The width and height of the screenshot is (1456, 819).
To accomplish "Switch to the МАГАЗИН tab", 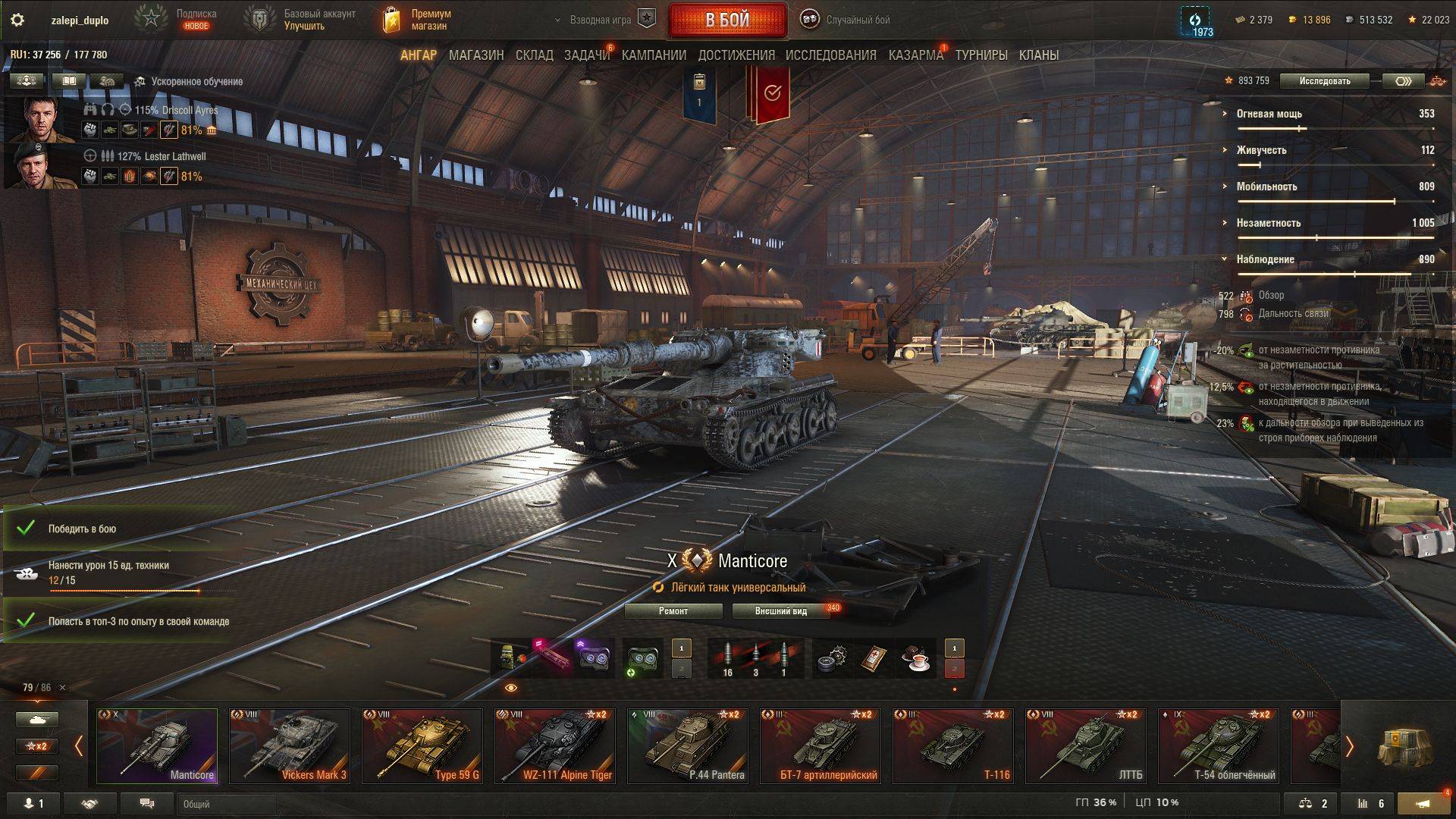I will (x=475, y=55).
